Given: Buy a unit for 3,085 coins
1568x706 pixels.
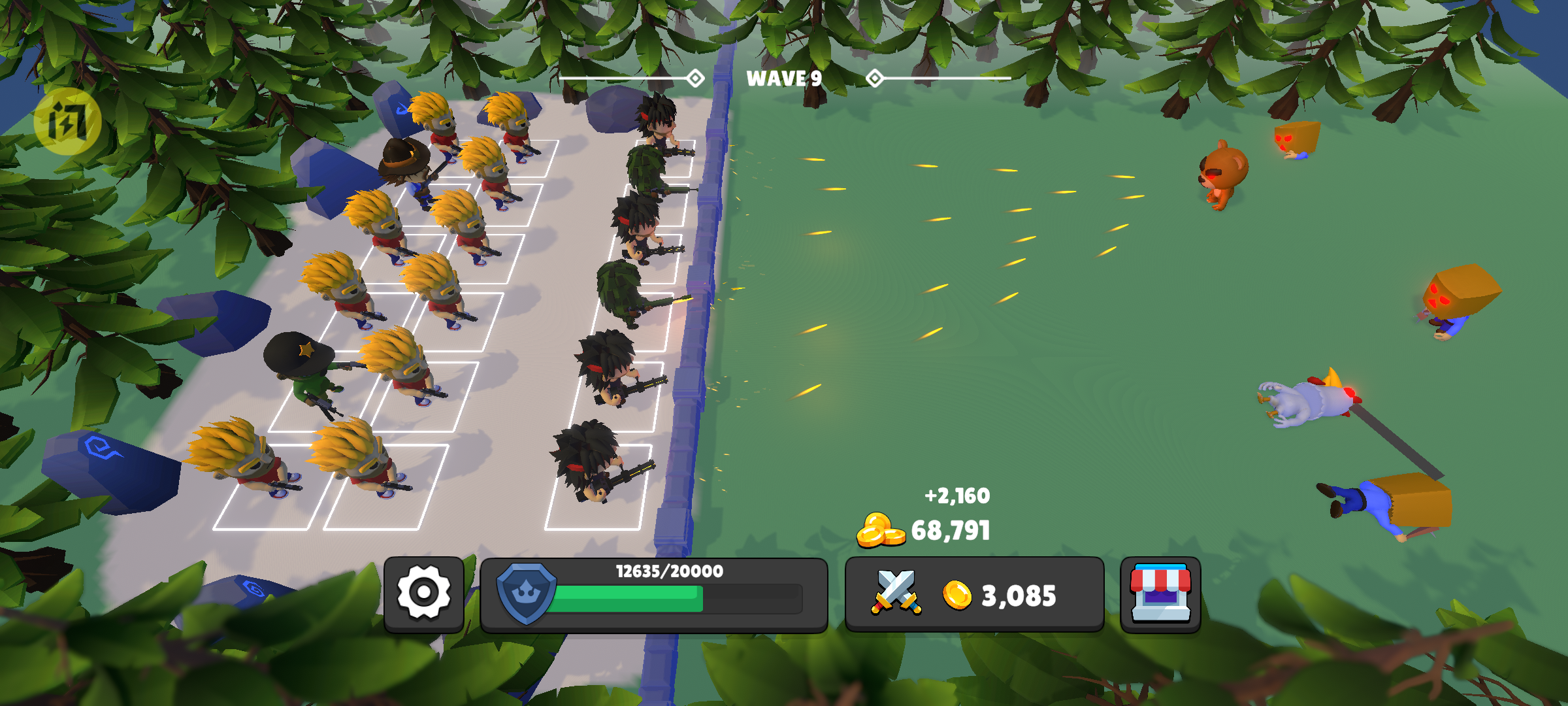Looking at the screenshot, I should pyautogui.click(x=973, y=595).
